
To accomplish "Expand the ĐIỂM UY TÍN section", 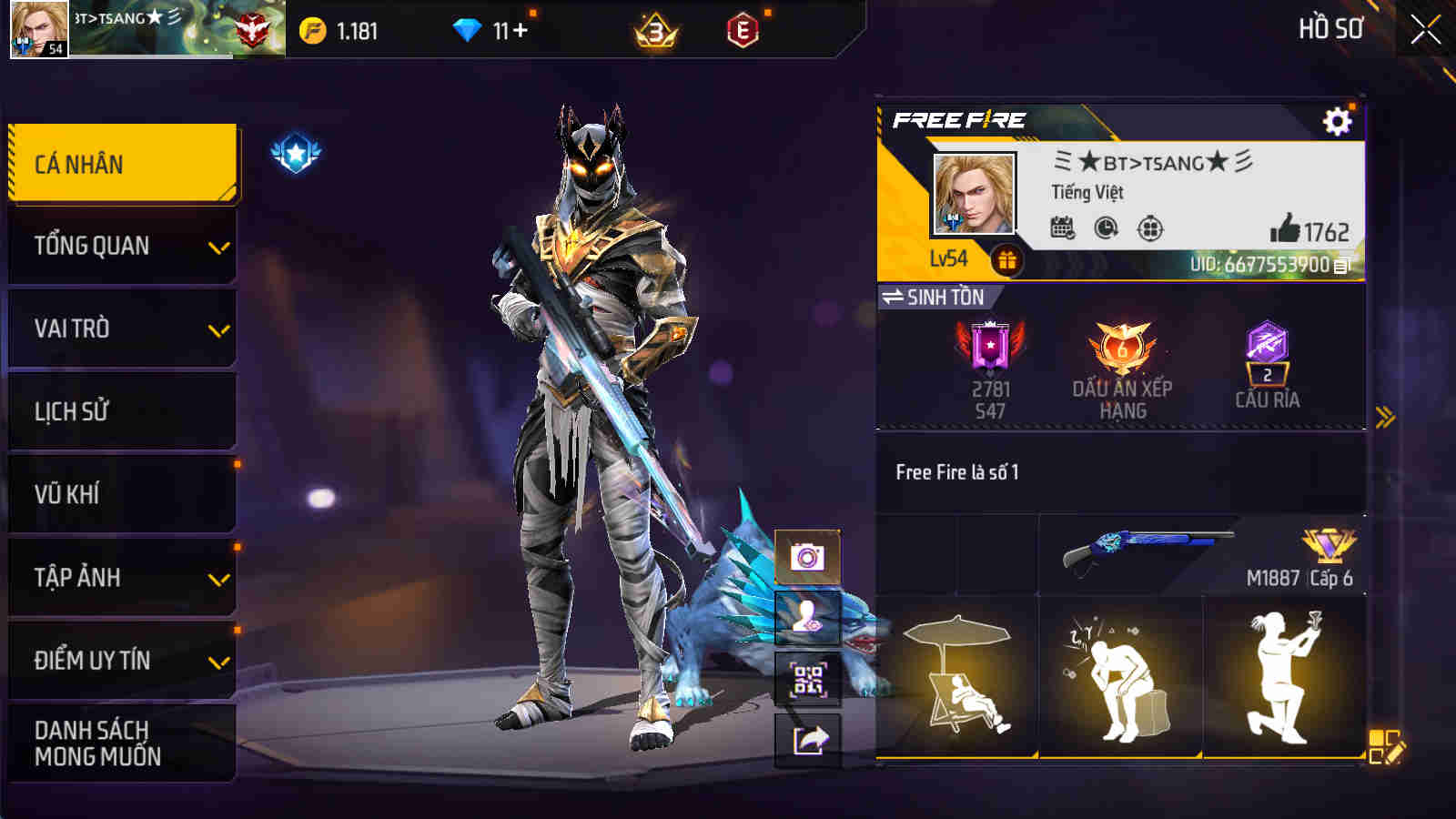I will (x=218, y=661).
